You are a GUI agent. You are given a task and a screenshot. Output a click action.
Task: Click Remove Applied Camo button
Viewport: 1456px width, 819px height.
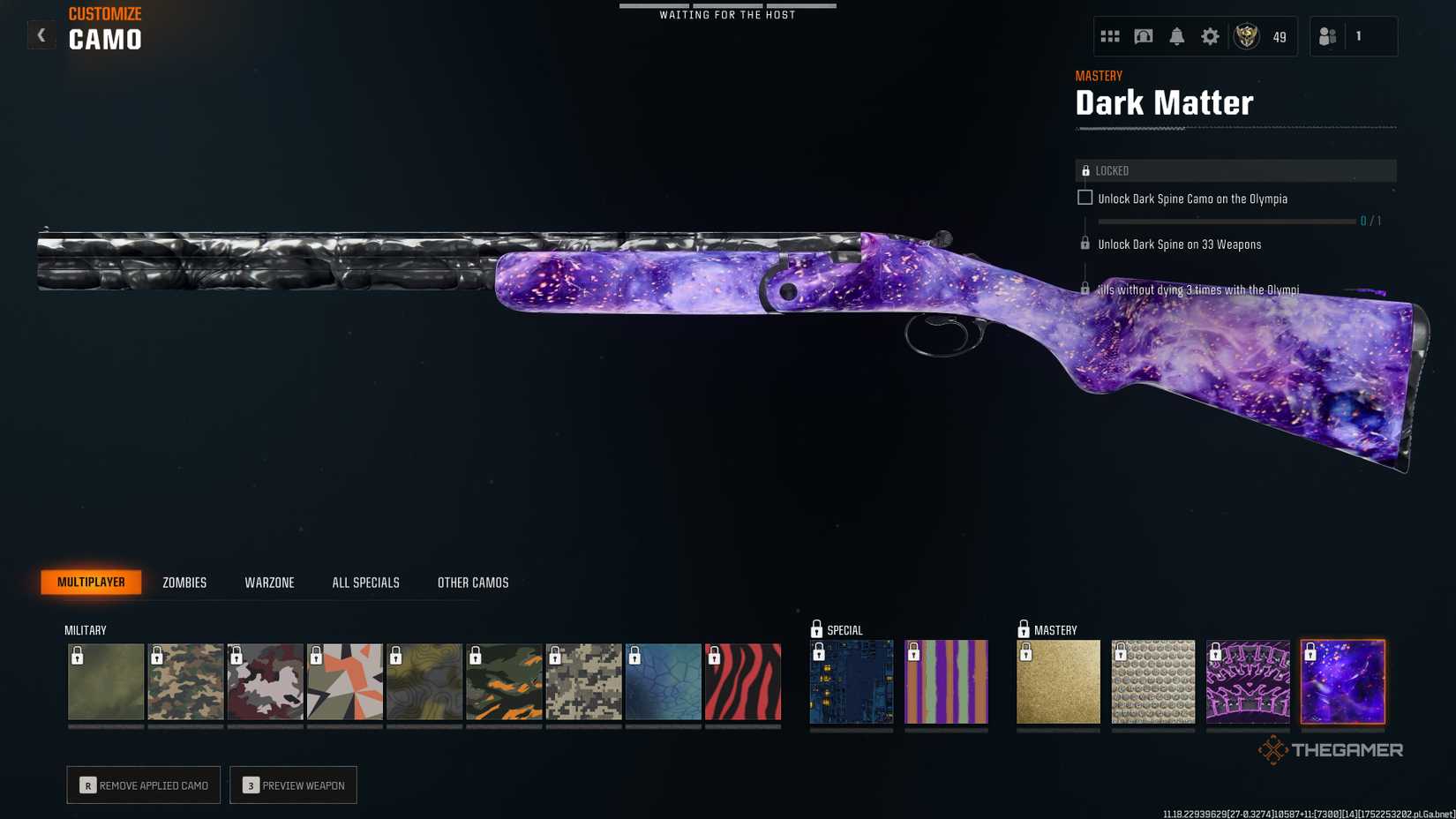click(144, 785)
